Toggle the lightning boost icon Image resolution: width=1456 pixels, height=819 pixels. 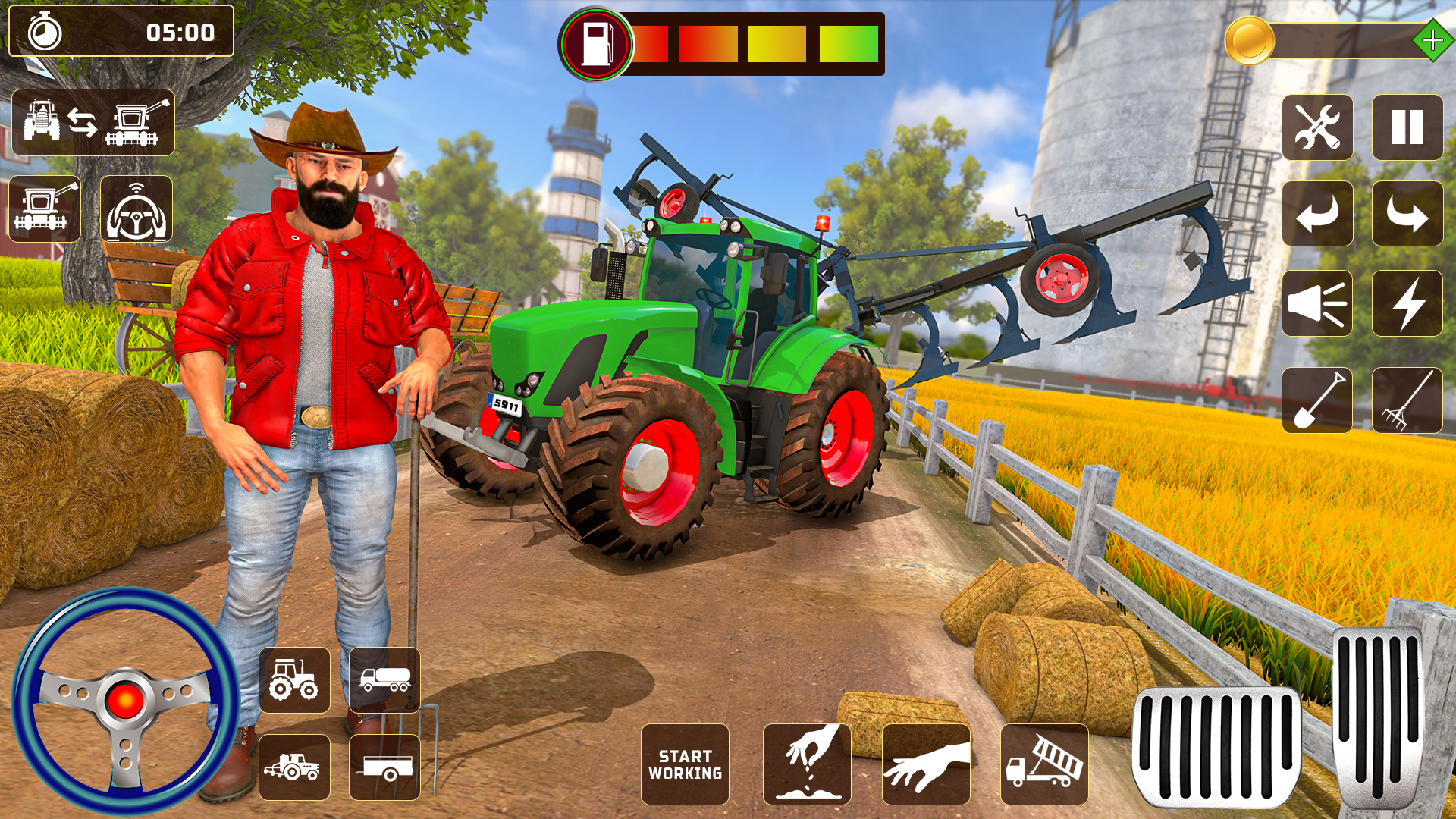click(1409, 303)
